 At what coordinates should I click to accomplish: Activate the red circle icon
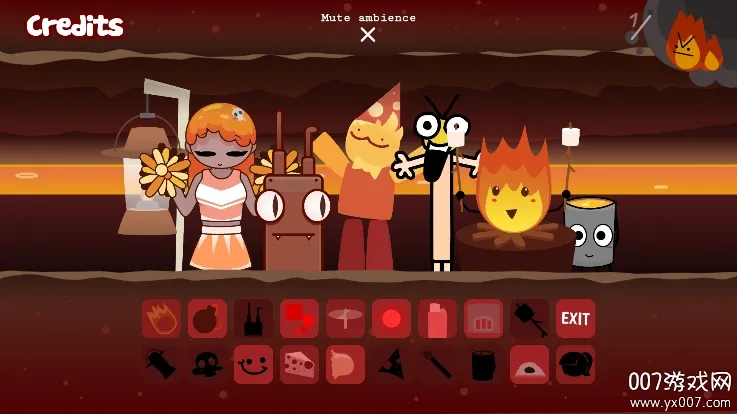391,319
